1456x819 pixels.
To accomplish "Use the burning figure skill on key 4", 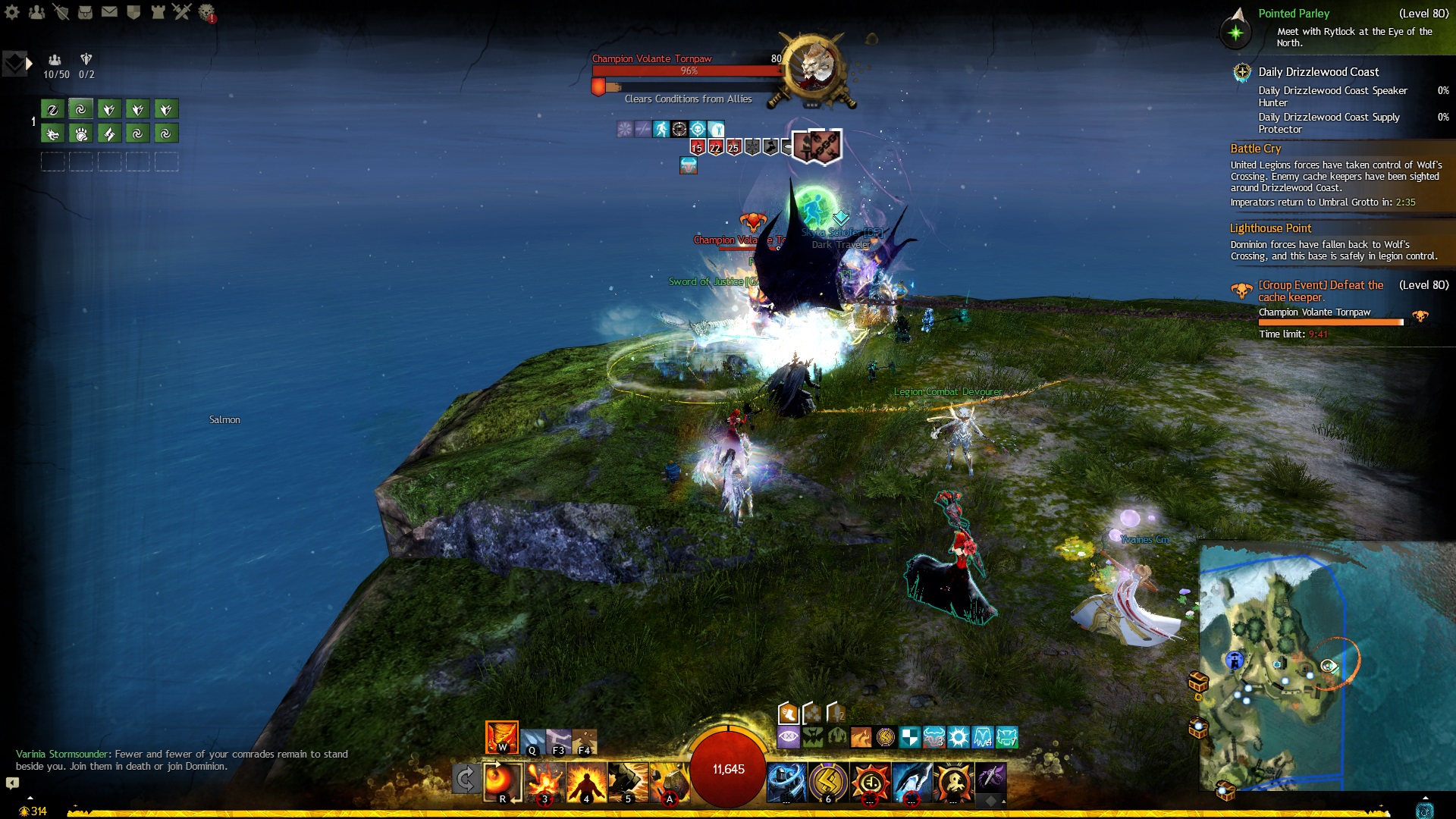I will tap(586, 780).
